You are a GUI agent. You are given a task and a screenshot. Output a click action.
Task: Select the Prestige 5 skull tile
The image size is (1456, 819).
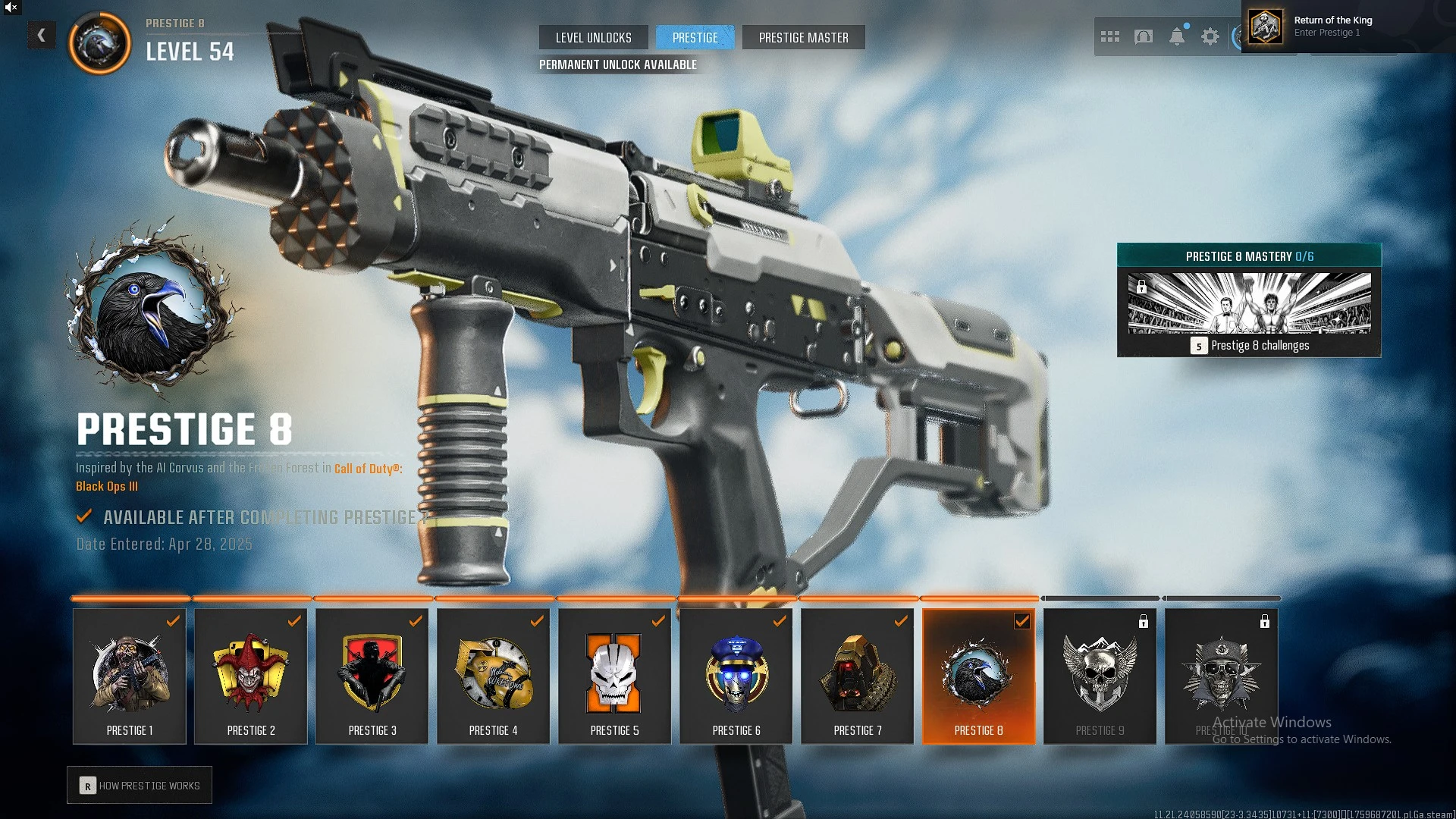(615, 676)
